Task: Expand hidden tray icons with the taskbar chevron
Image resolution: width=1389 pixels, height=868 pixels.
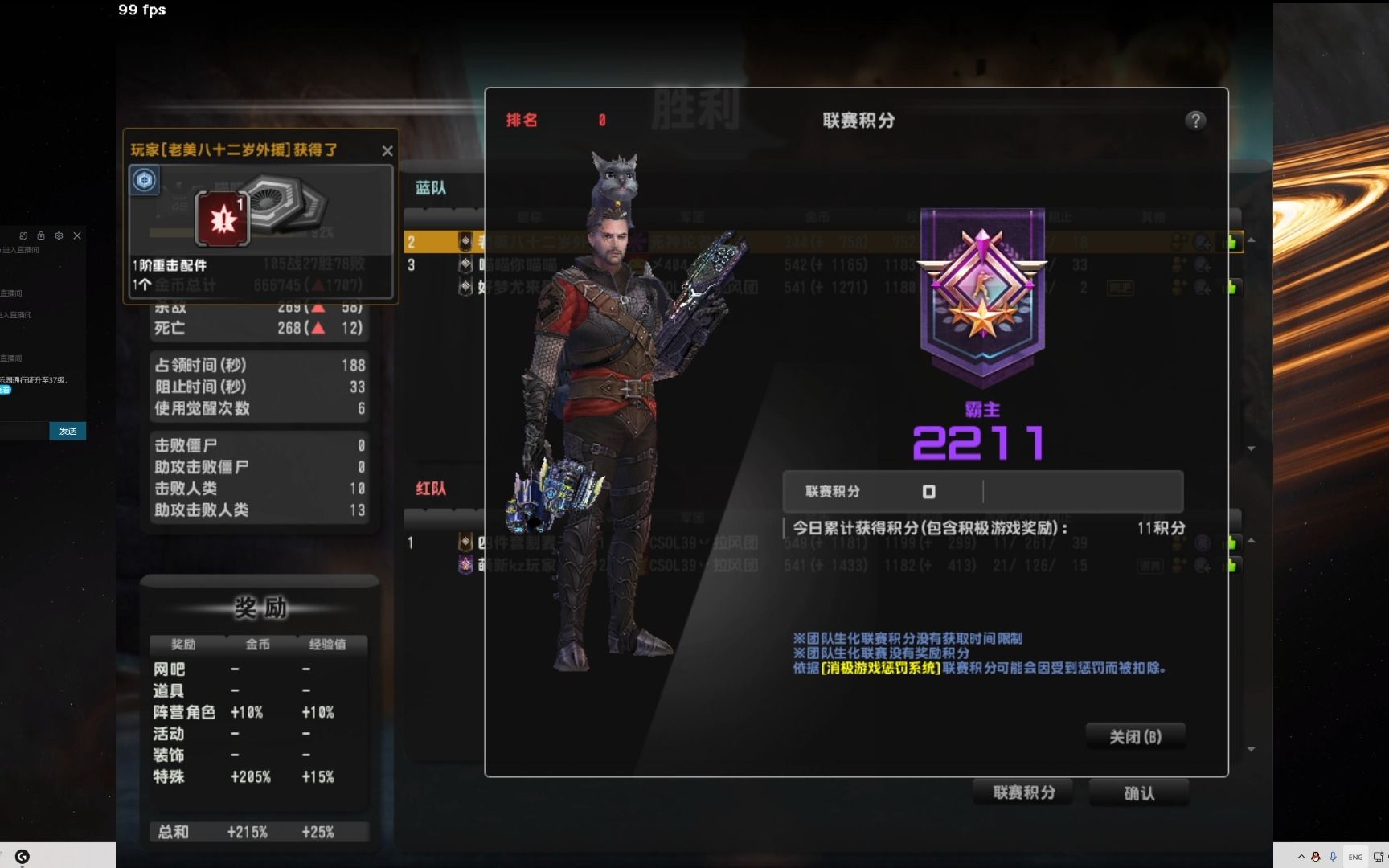Action: point(1301,856)
